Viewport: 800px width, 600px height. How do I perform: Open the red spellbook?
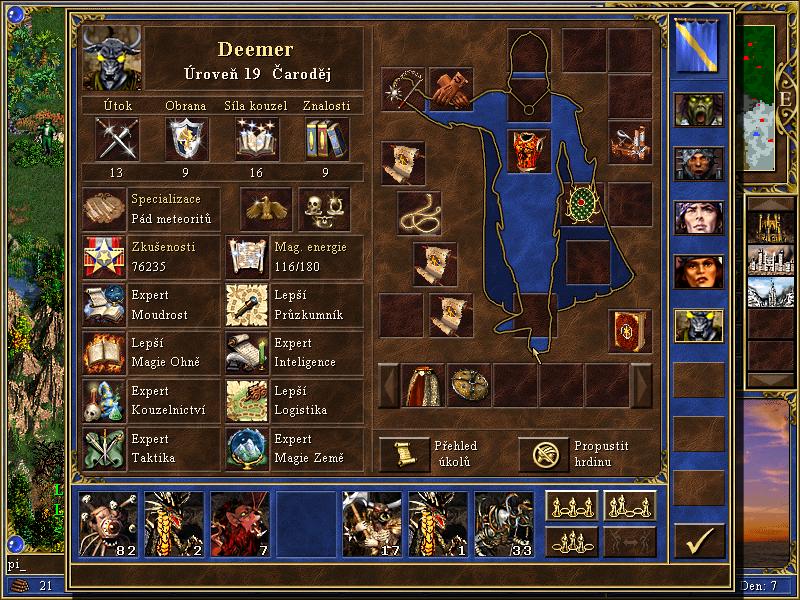[x=629, y=331]
